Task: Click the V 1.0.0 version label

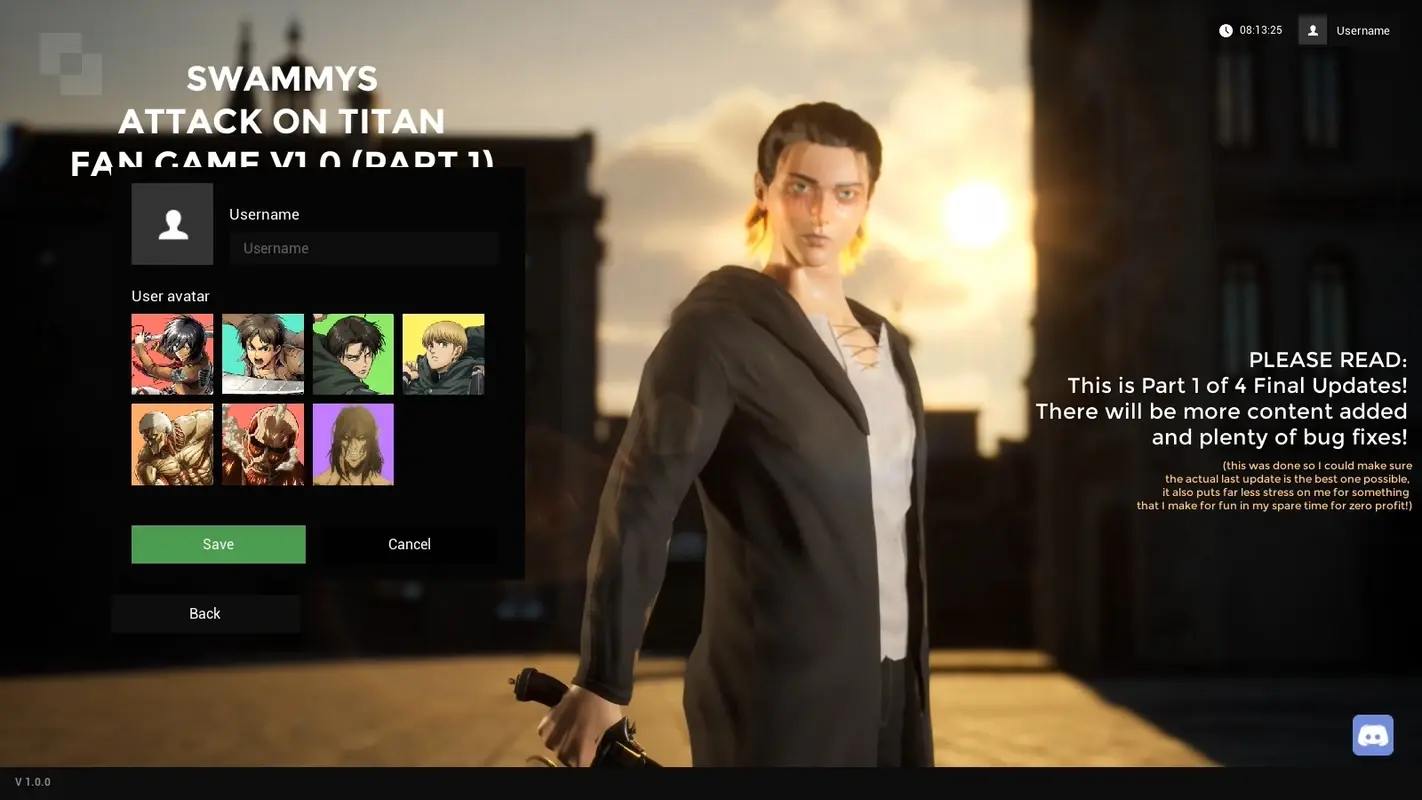Action: 31,780
